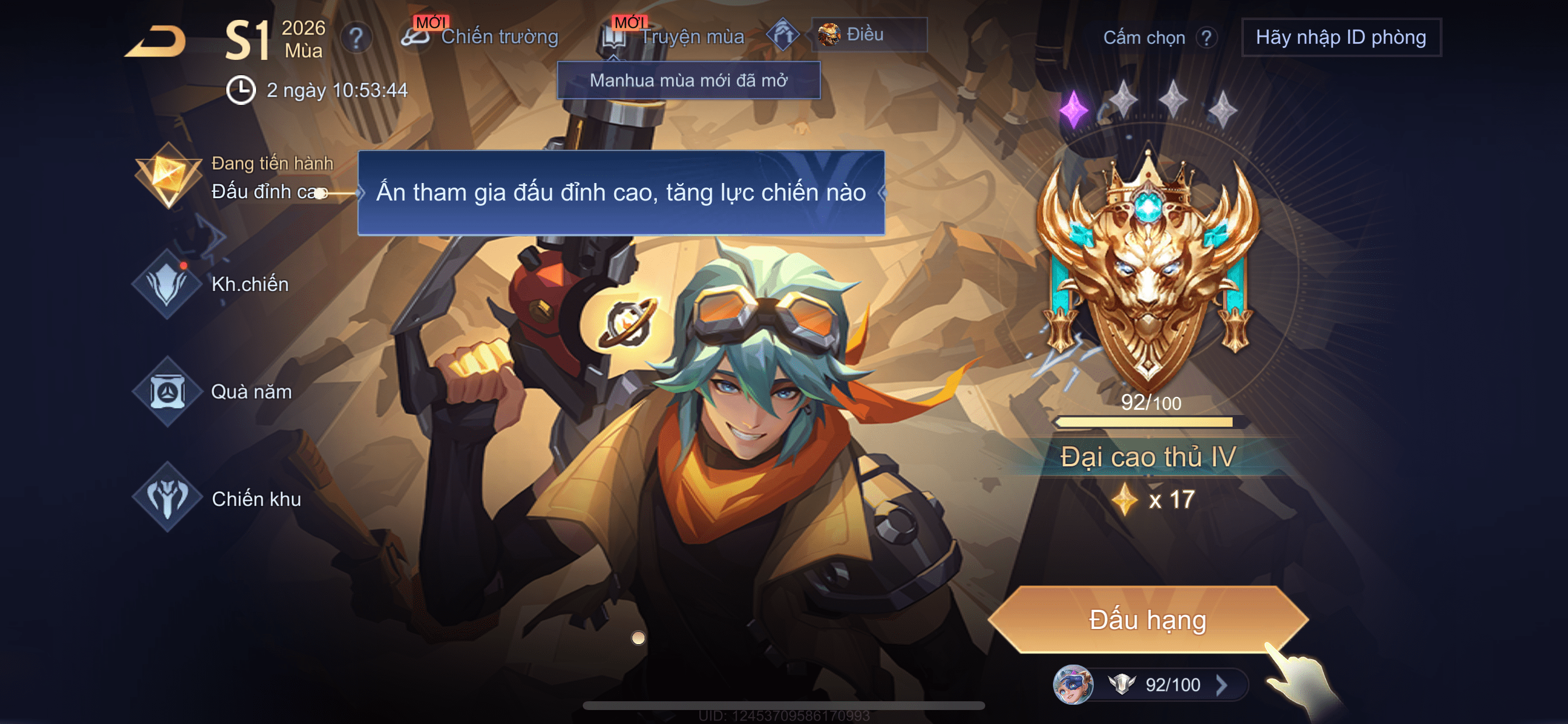Tap the Ấn tham gia đấu đỉnh cao banner

coord(621,192)
